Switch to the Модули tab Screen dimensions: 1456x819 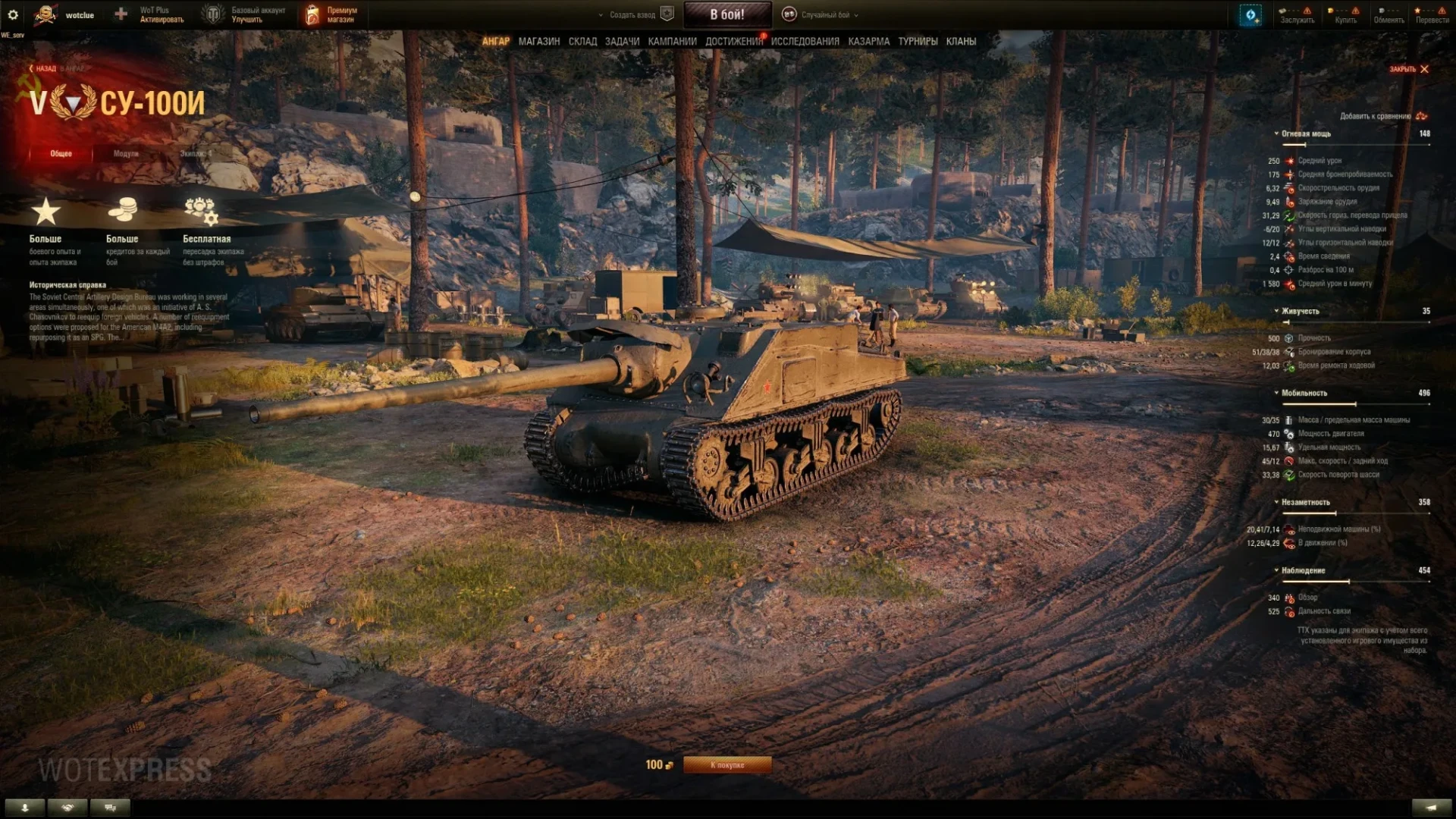[126, 154]
